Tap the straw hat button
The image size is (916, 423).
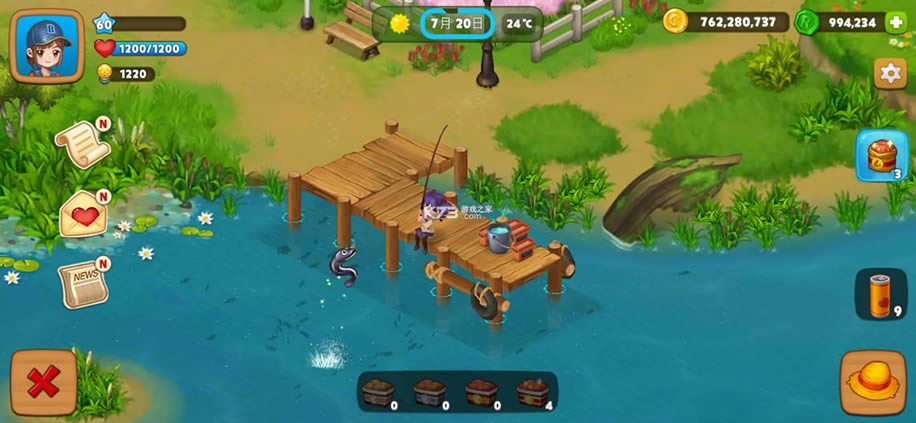872,382
